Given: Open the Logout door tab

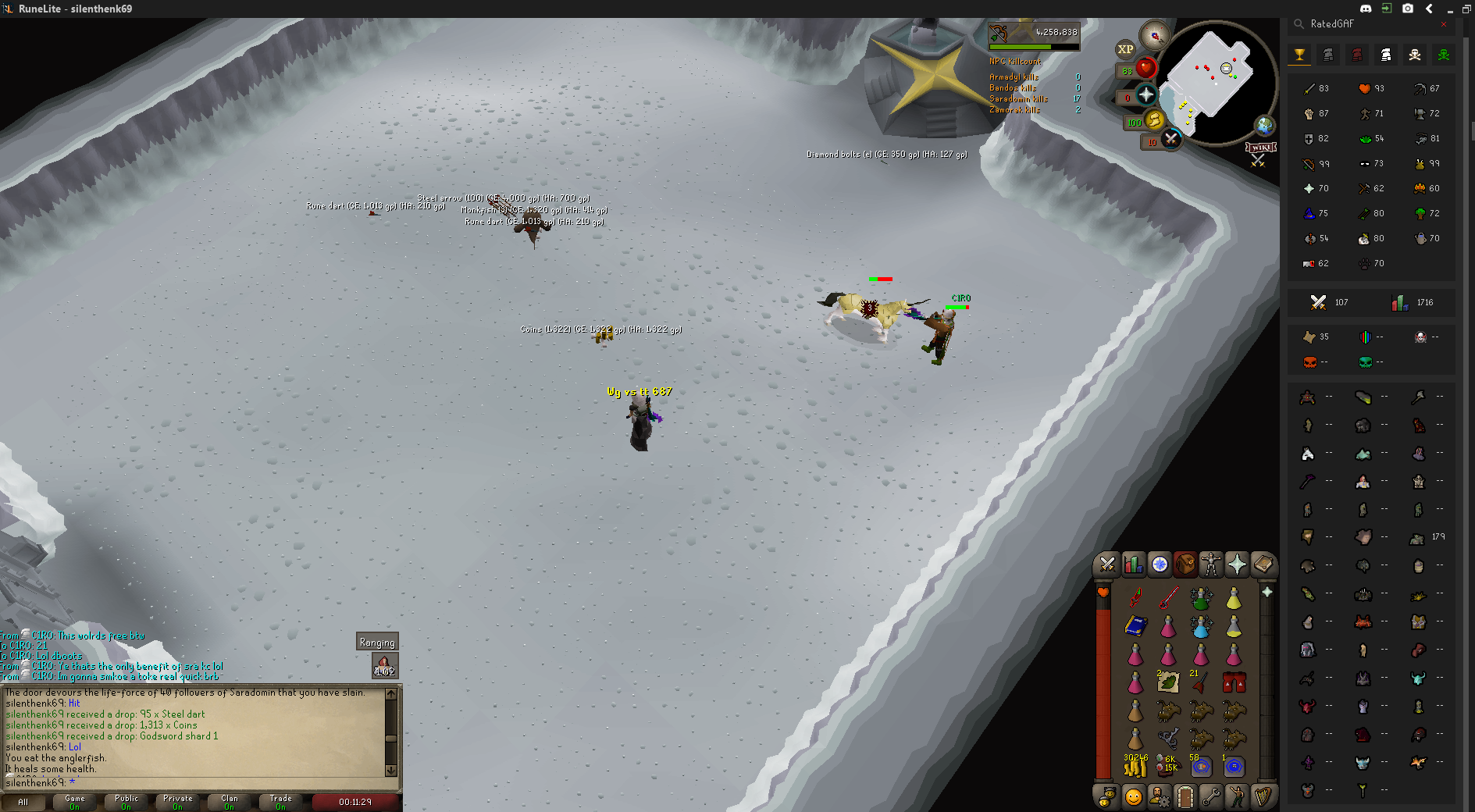Looking at the screenshot, I should click(1185, 796).
